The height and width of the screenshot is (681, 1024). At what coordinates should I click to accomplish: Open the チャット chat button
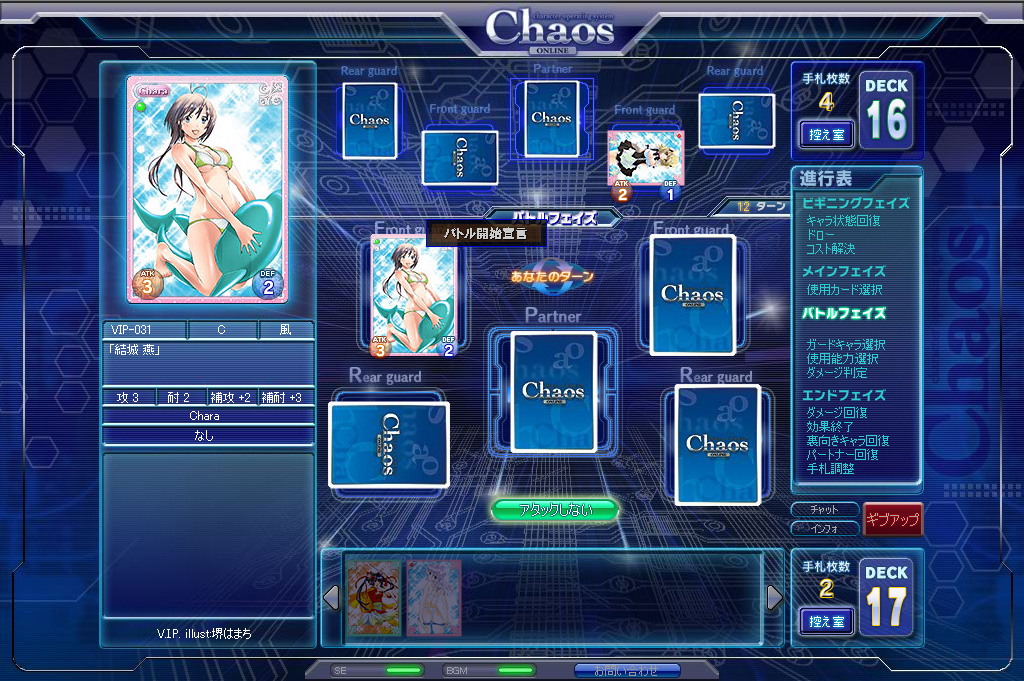coord(824,510)
